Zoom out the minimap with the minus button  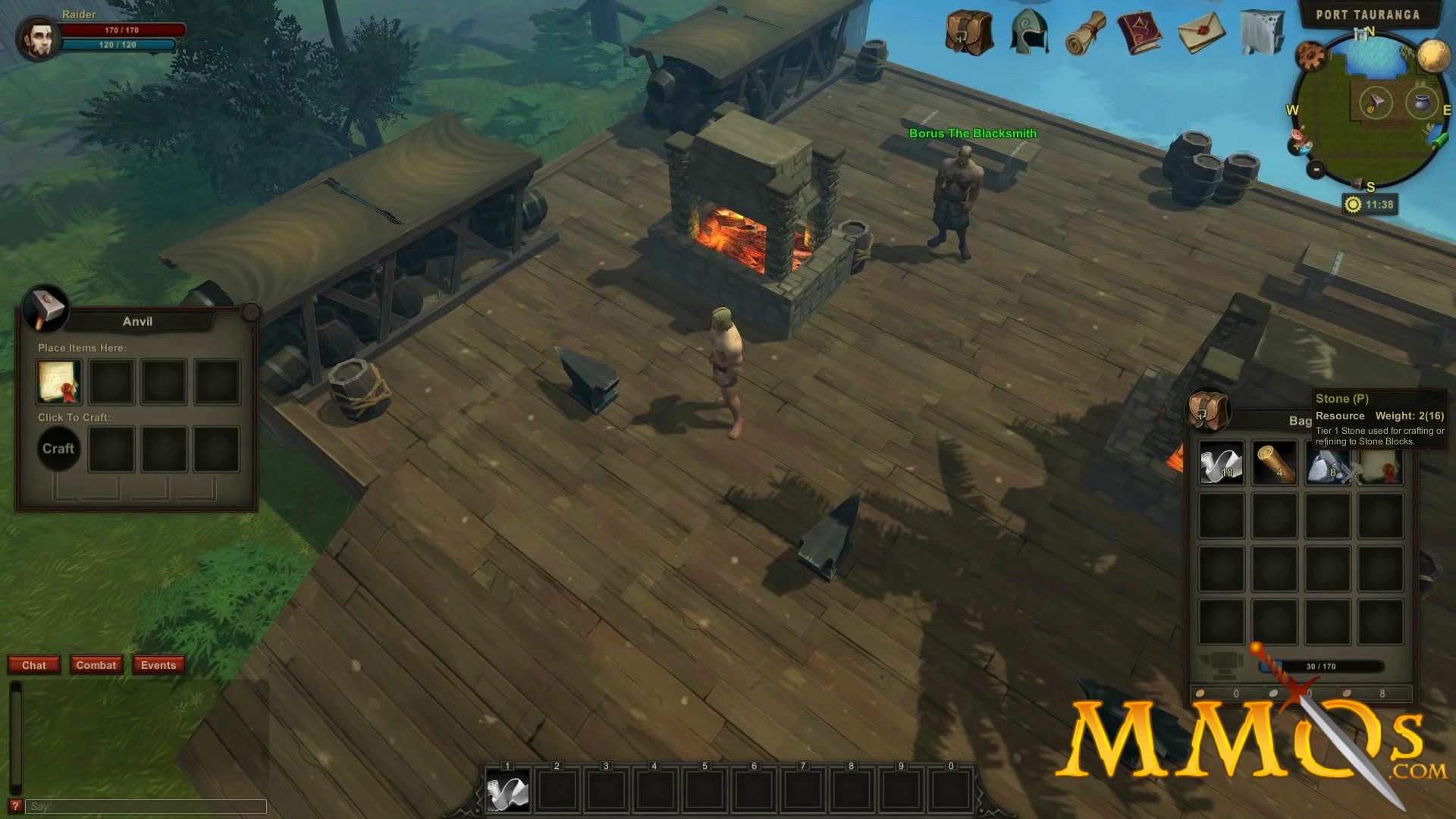(x=1316, y=169)
